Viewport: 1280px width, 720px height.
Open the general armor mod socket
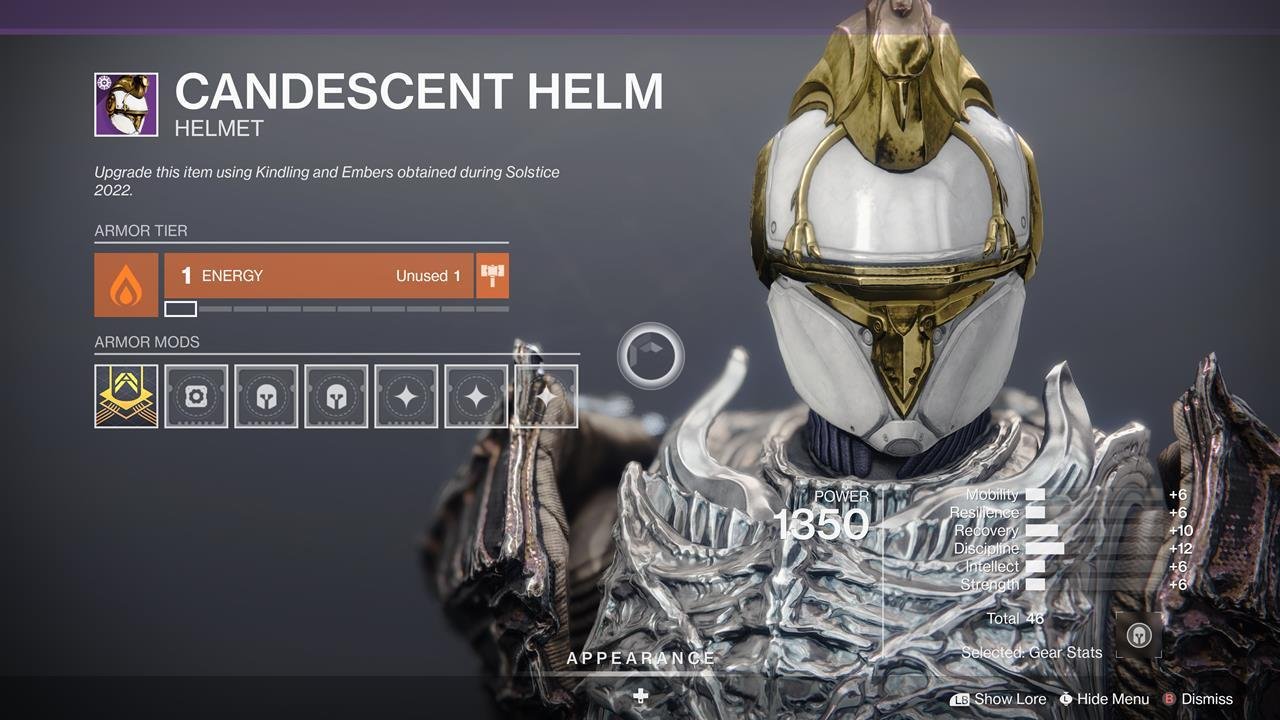coord(196,396)
